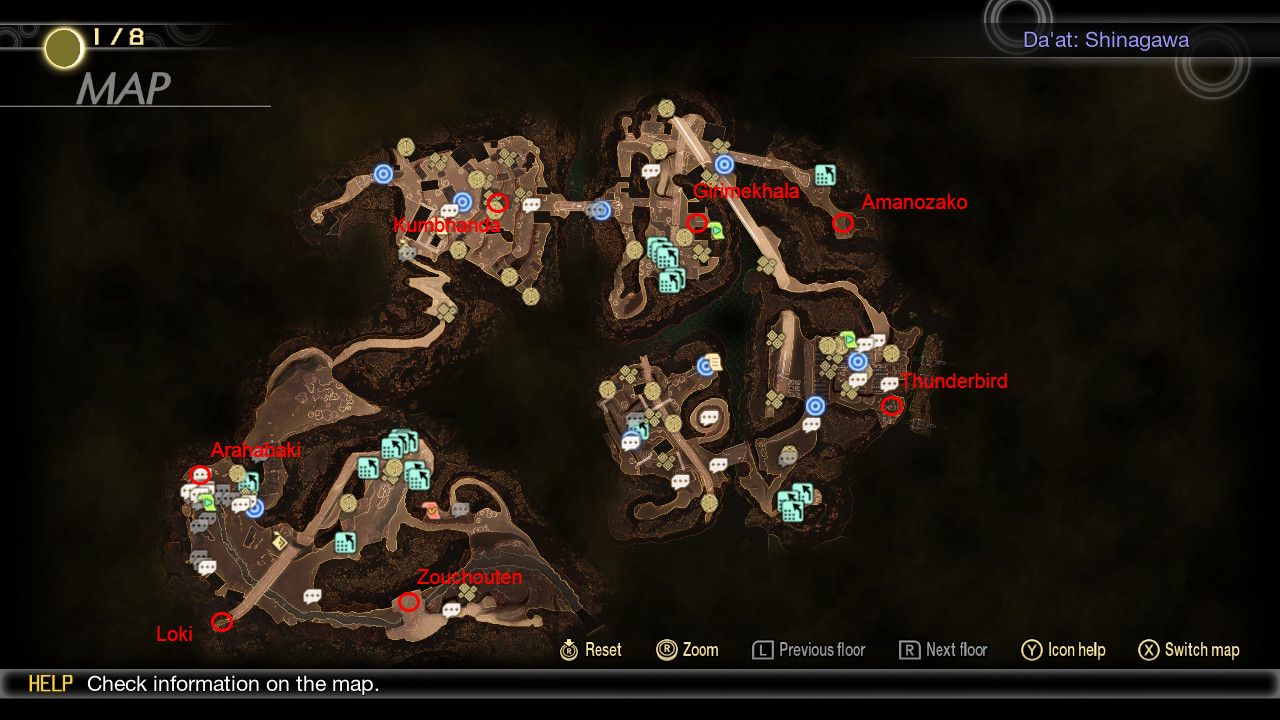Screen dimensions: 1280x720
Task: Select Zouchouten's circled map marker
Action: click(408, 602)
